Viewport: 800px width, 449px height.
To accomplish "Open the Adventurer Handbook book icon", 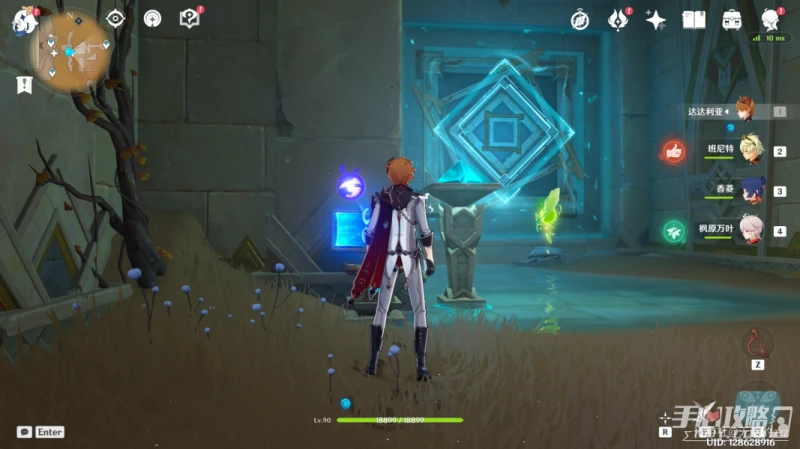I will (694, 19).
